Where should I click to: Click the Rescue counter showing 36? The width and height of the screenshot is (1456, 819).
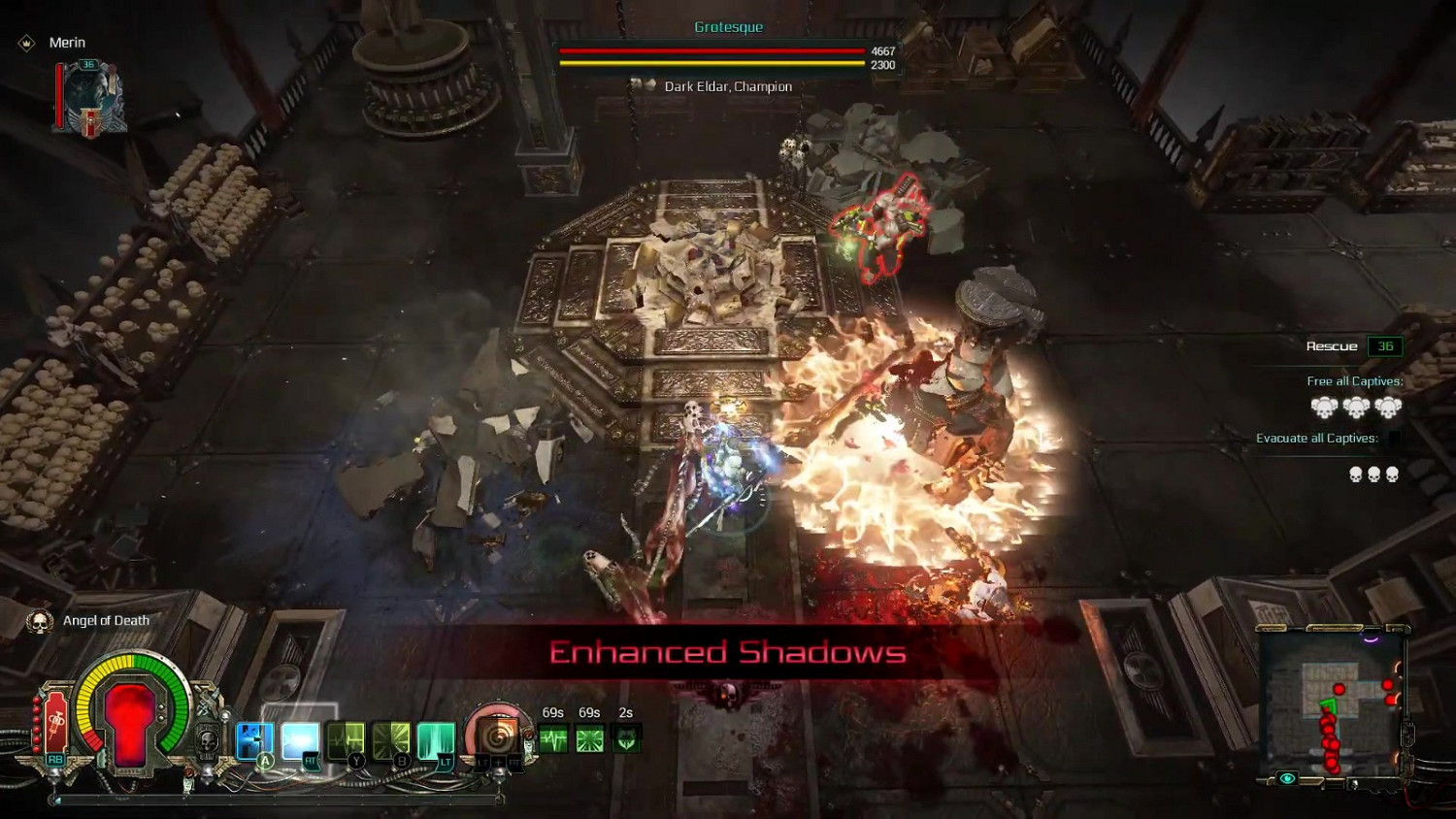[x=1388, y=345]
